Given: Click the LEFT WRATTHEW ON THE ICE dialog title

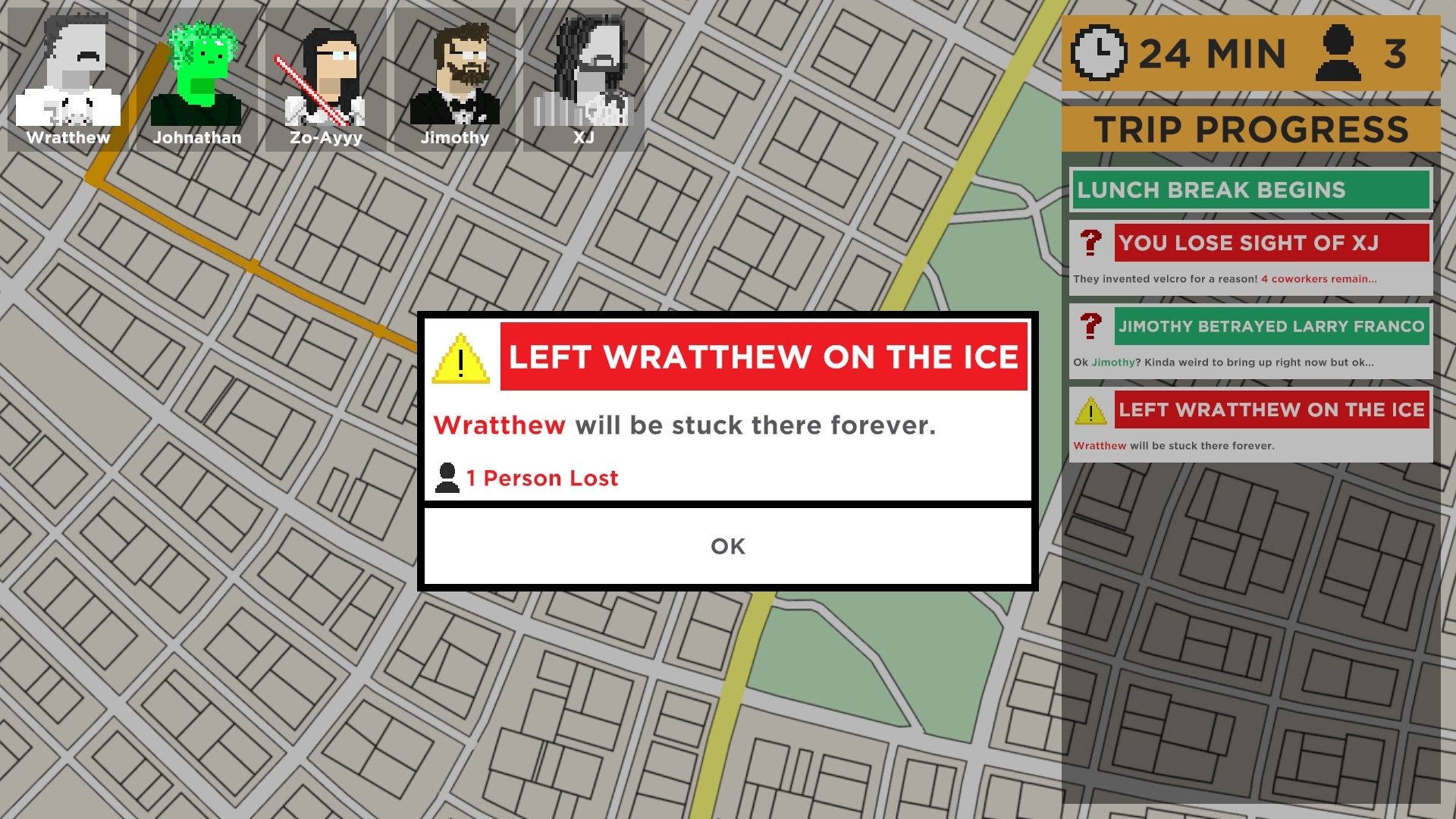Looking at the screenshot, I should (x=764, y=356).
